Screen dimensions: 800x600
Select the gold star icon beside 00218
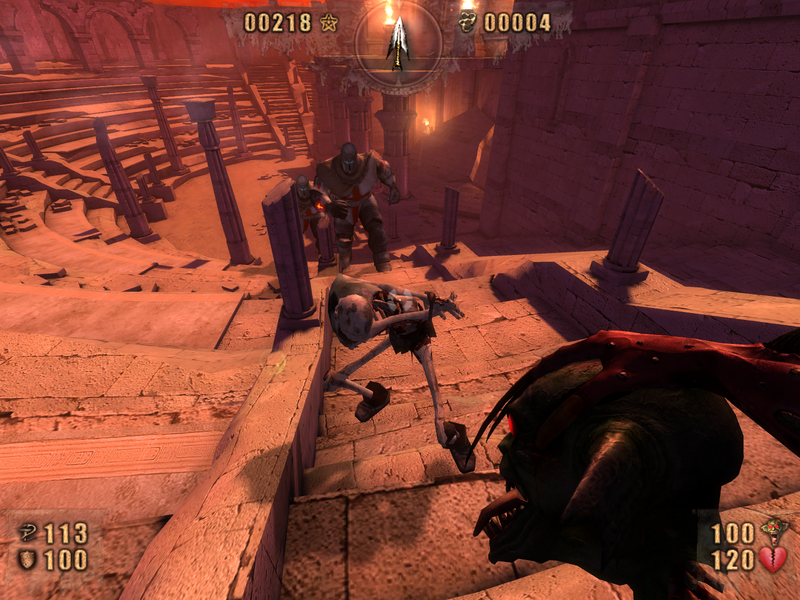click(x=329, y=22)
